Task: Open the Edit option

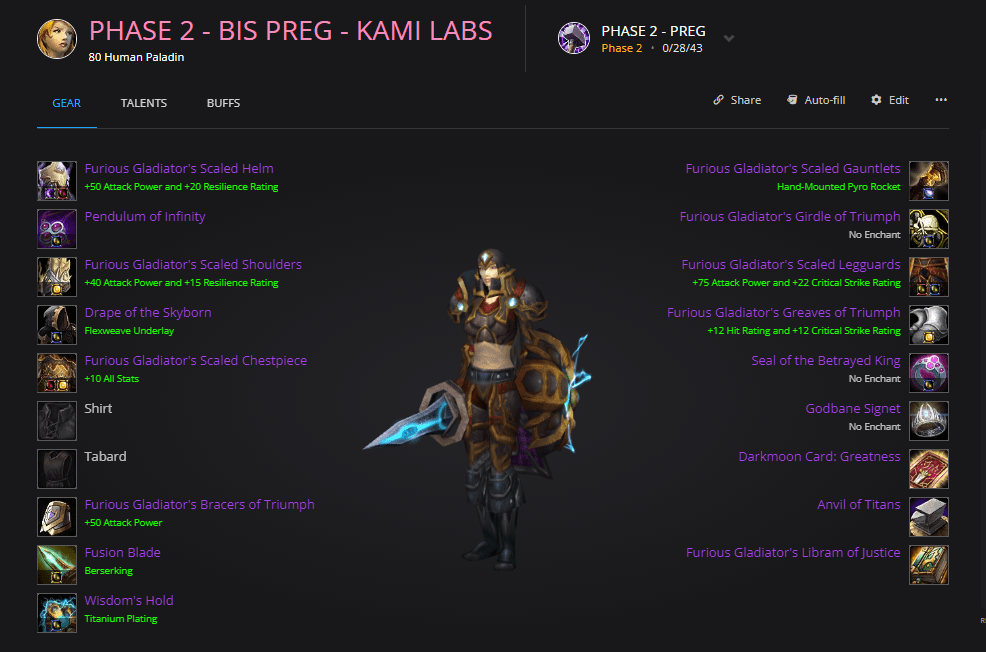Action: point(890,100)
